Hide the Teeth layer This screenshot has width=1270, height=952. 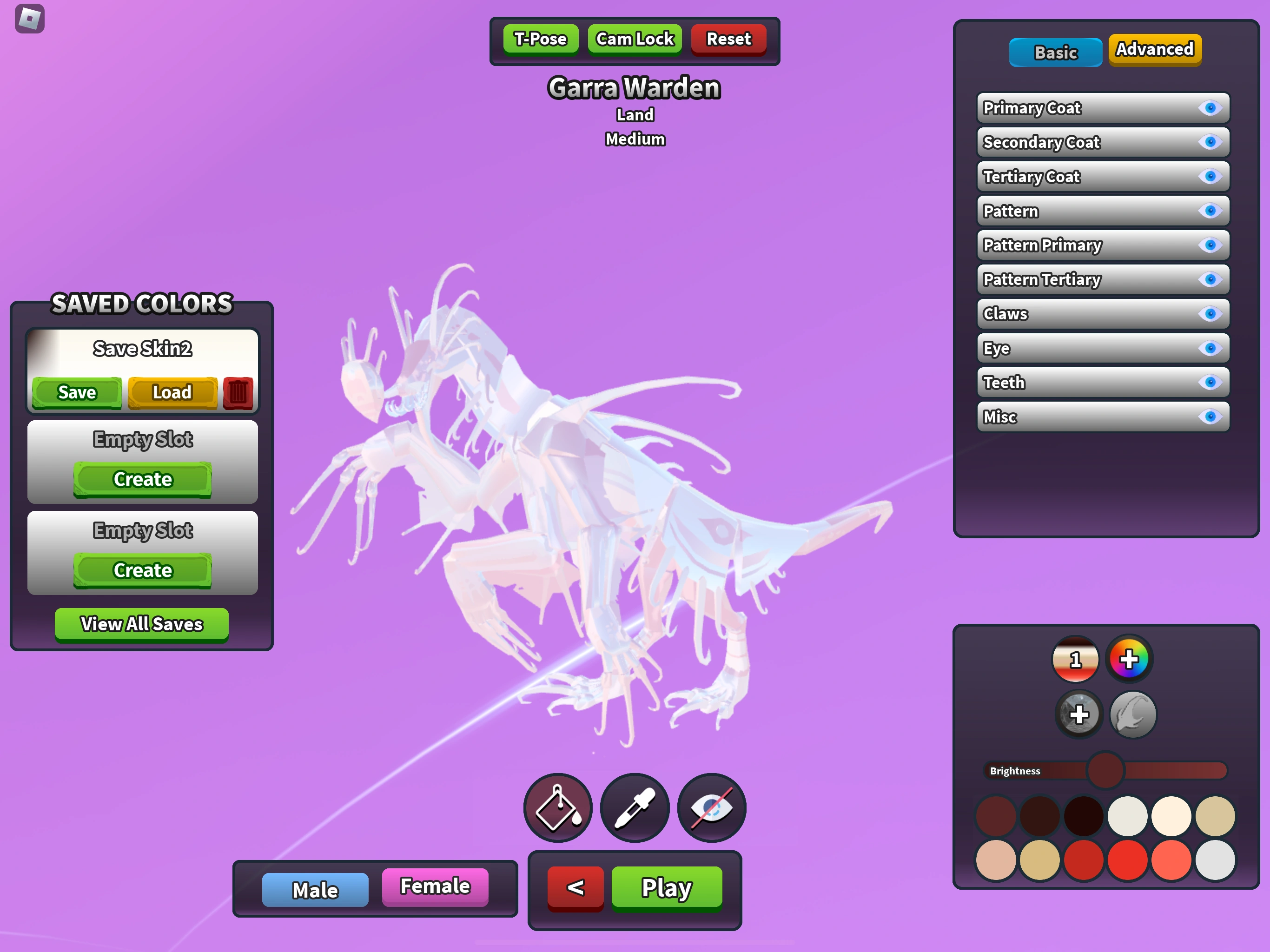(x=1210, y=383)
